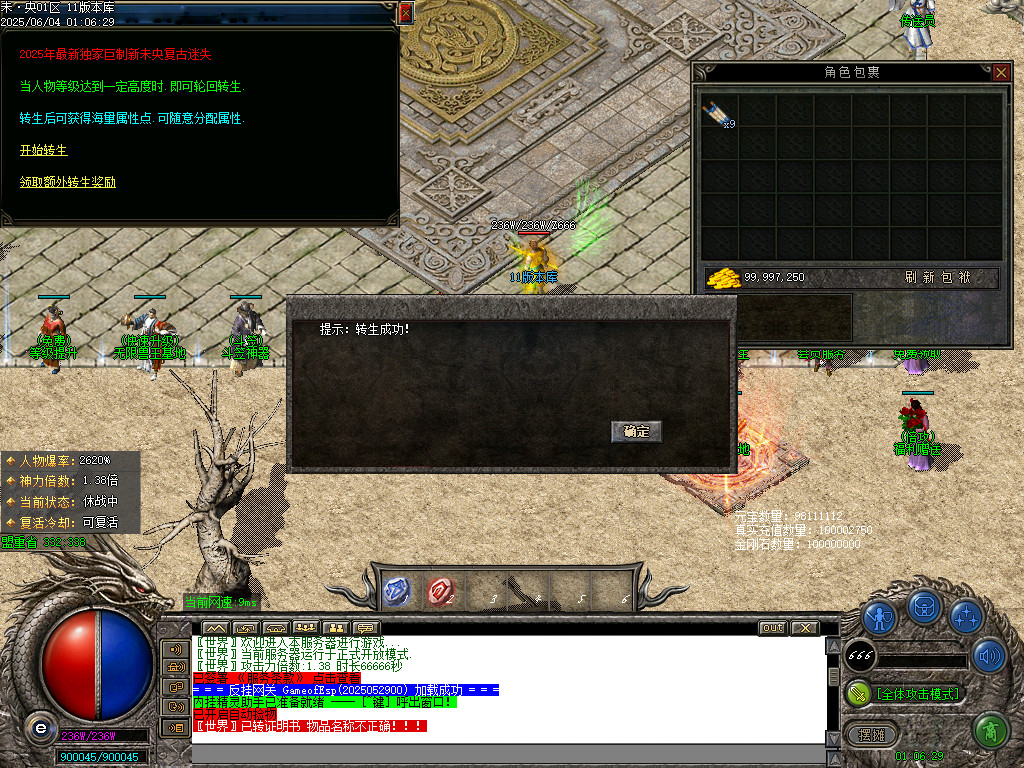Confirm the rebirth success dialog with 确定
Image resolution: width=1024 pixels, height=768 pixels.
(x=636, y=432)
